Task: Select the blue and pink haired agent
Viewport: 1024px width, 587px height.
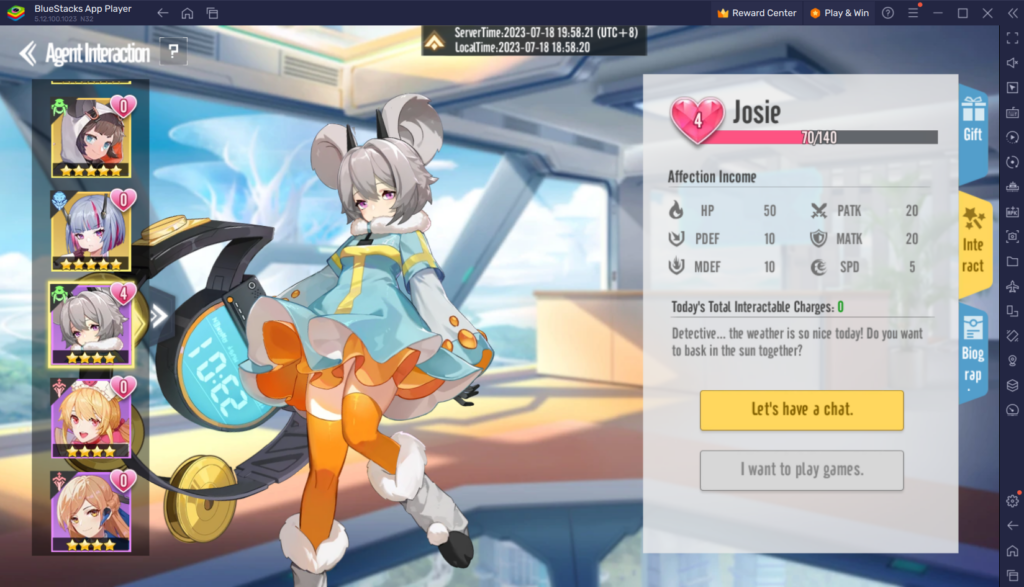Action: point(90,231)
